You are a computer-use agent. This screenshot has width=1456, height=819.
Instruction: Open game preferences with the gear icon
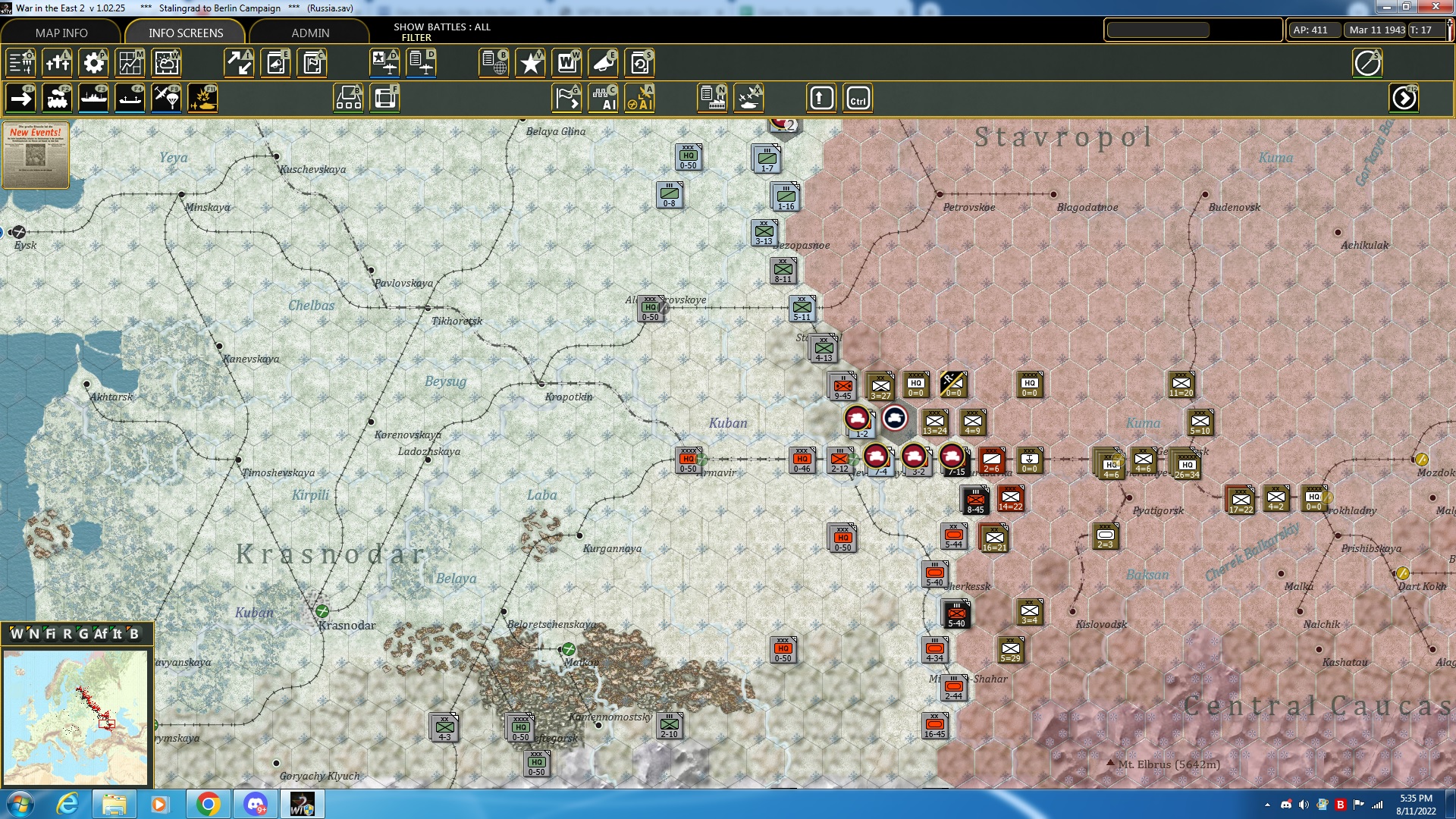[x=93, y=63]
